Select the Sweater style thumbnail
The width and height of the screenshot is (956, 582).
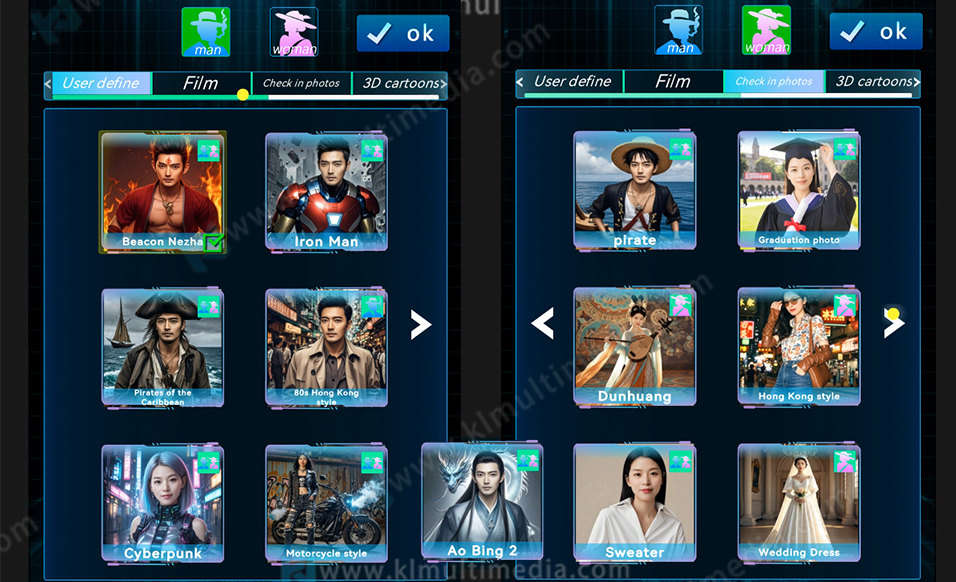point(634,501)
